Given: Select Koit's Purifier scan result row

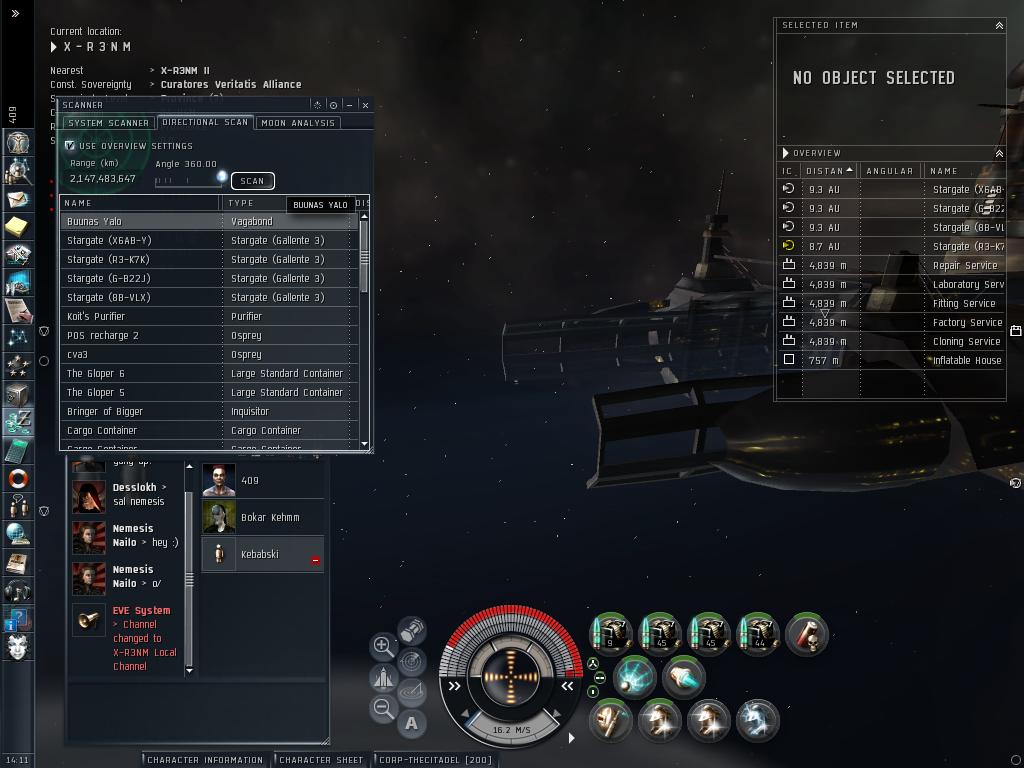Looking at the screenshot, I should click(140, 316).
